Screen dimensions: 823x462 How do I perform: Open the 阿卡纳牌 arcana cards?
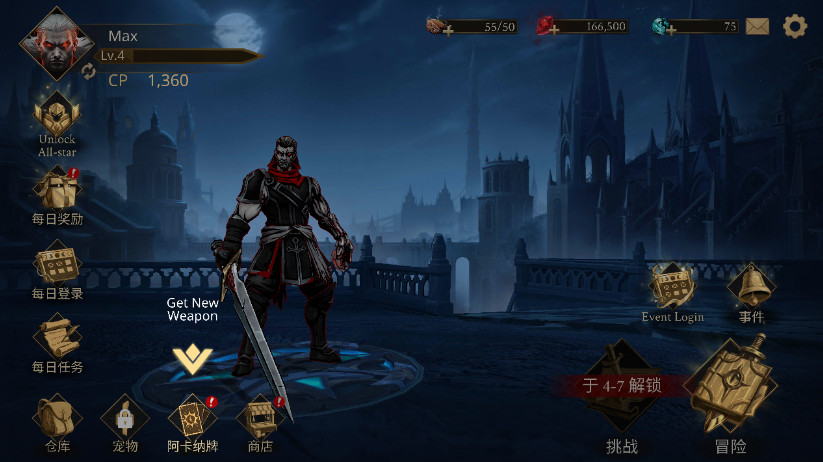192,420
